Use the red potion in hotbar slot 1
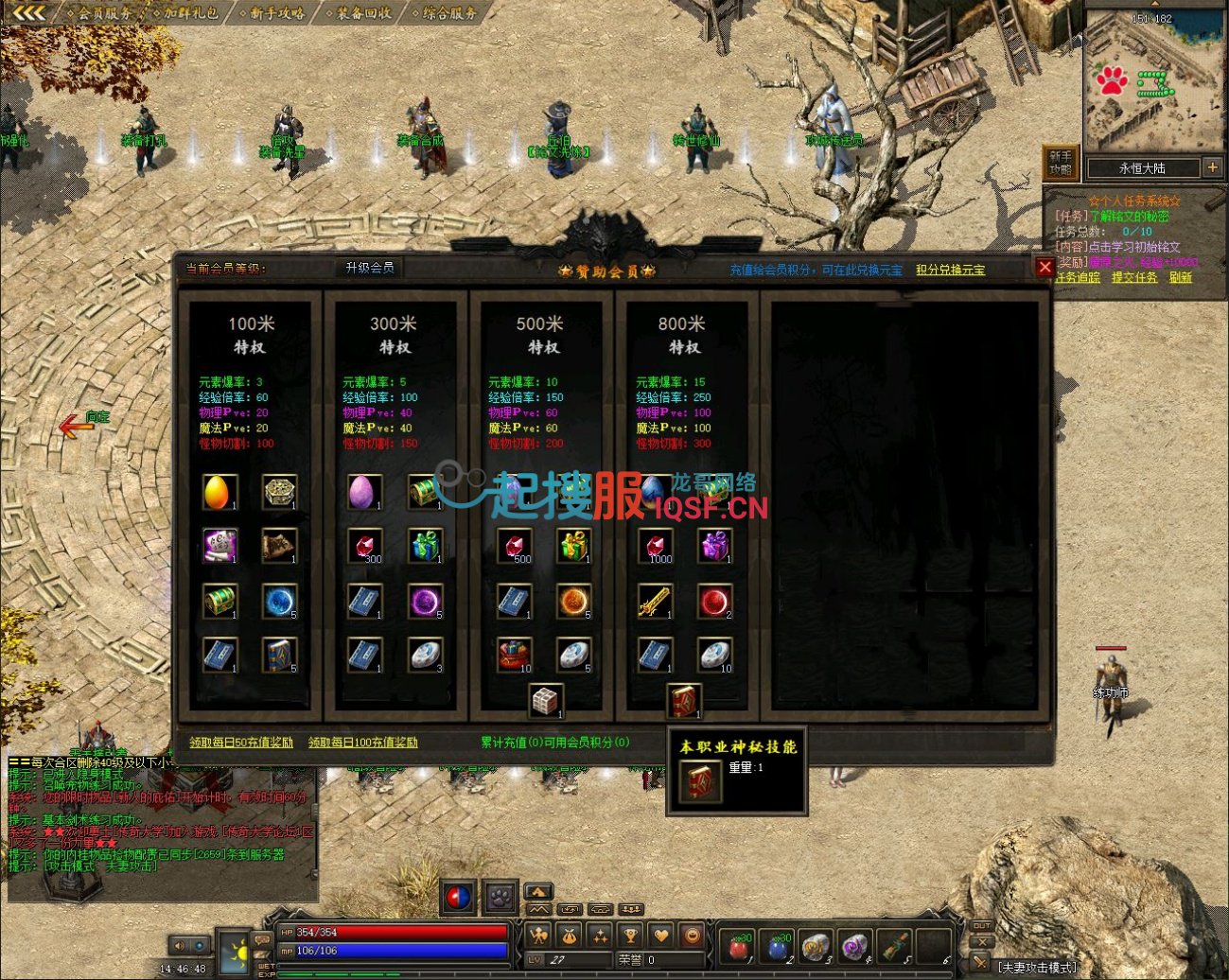 [738, 945]
